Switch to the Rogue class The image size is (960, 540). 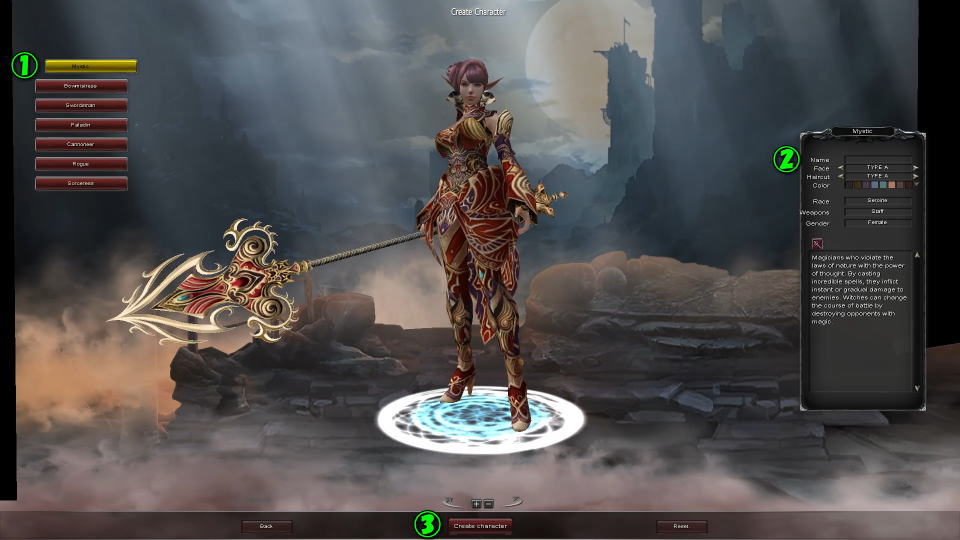81,163
